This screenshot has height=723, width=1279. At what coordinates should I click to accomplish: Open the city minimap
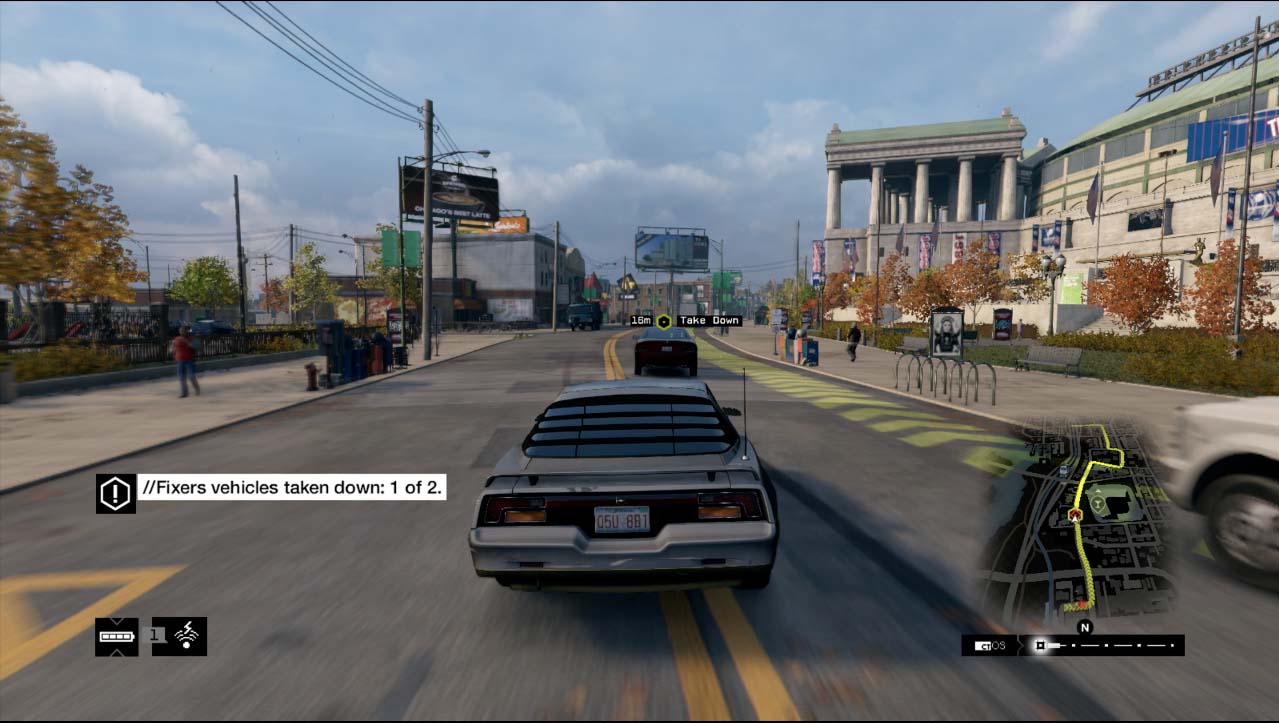pyautogui.click(x=1080, y=520)
